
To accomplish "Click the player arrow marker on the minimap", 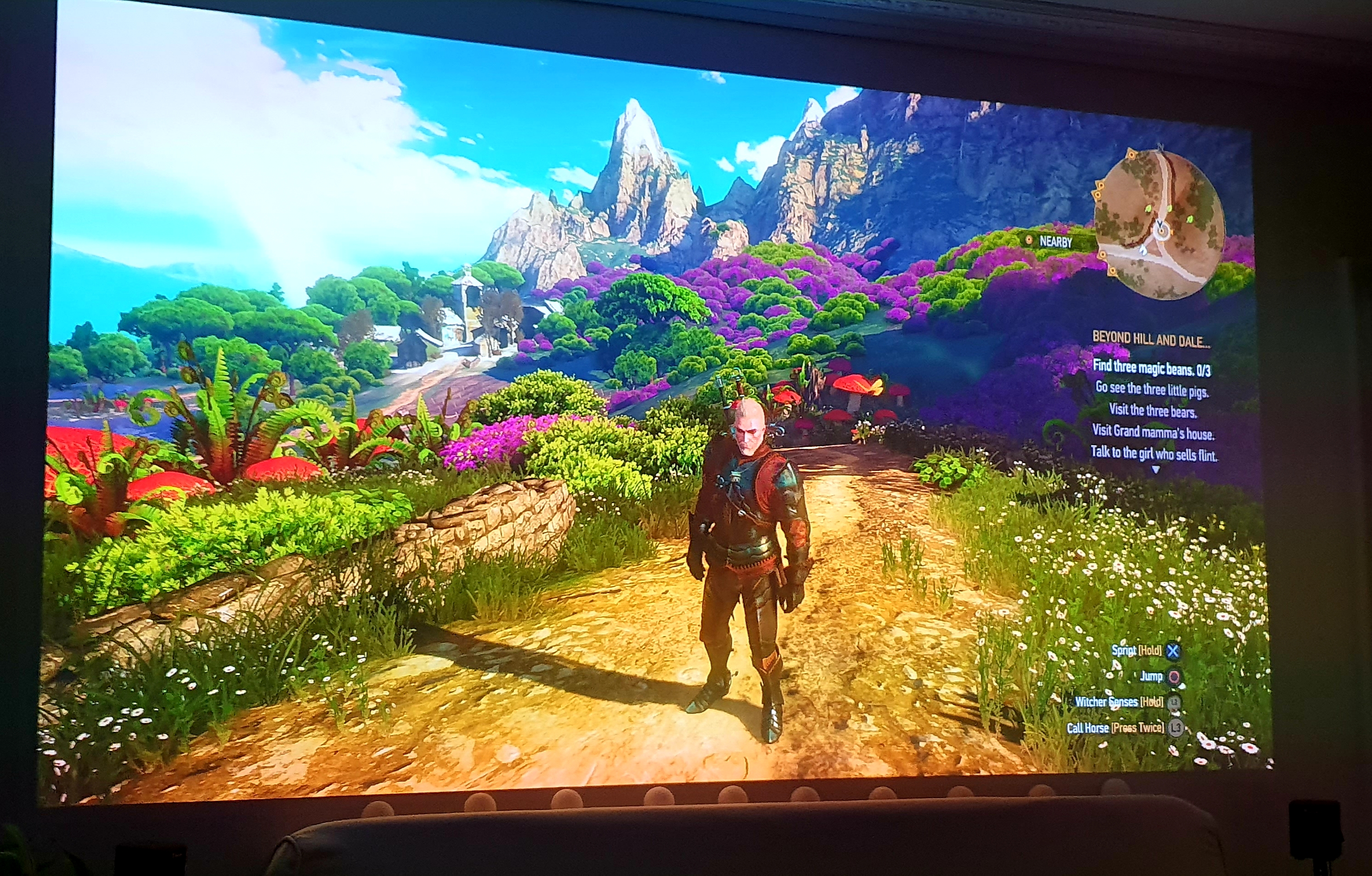I will point(1161,230).
